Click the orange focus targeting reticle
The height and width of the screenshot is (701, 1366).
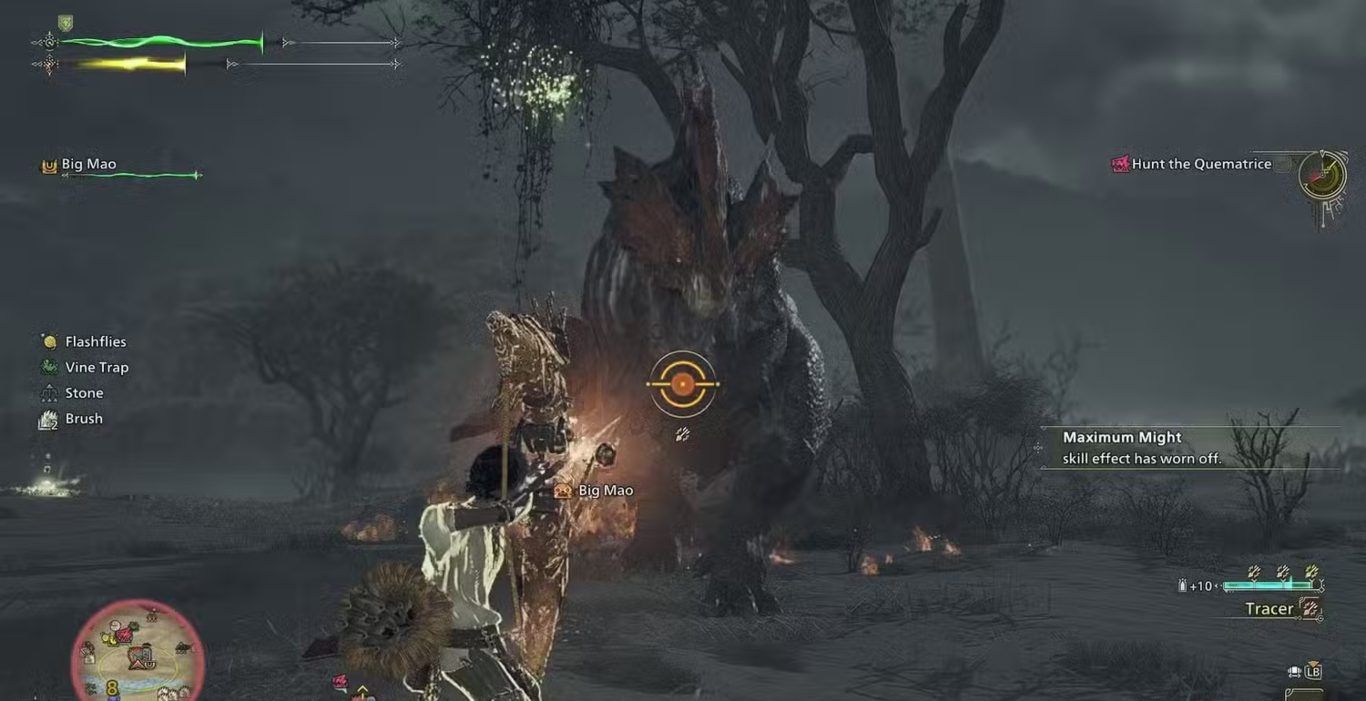coord(681,384)
